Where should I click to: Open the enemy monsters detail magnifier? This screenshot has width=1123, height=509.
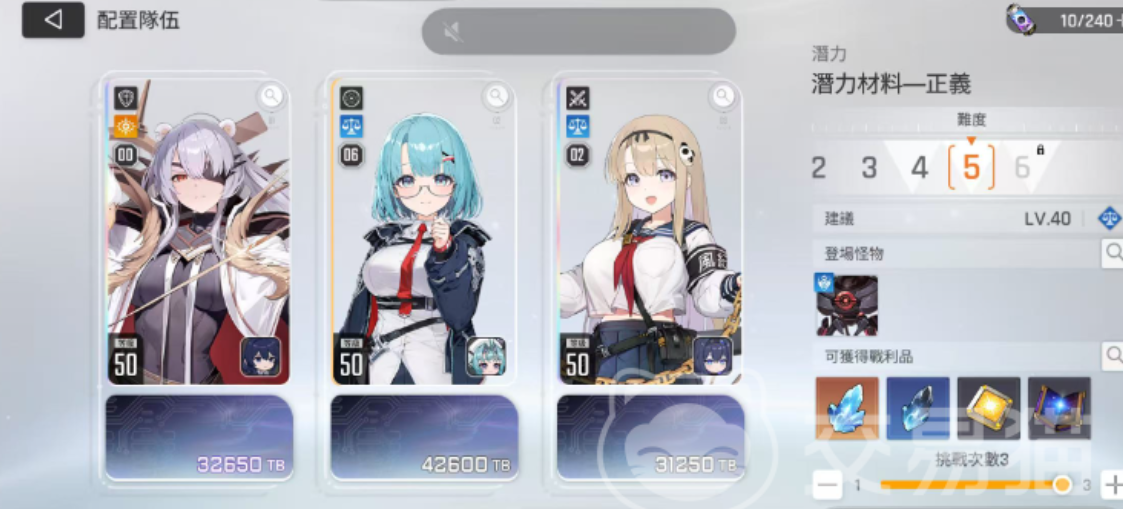point(1112,253)
